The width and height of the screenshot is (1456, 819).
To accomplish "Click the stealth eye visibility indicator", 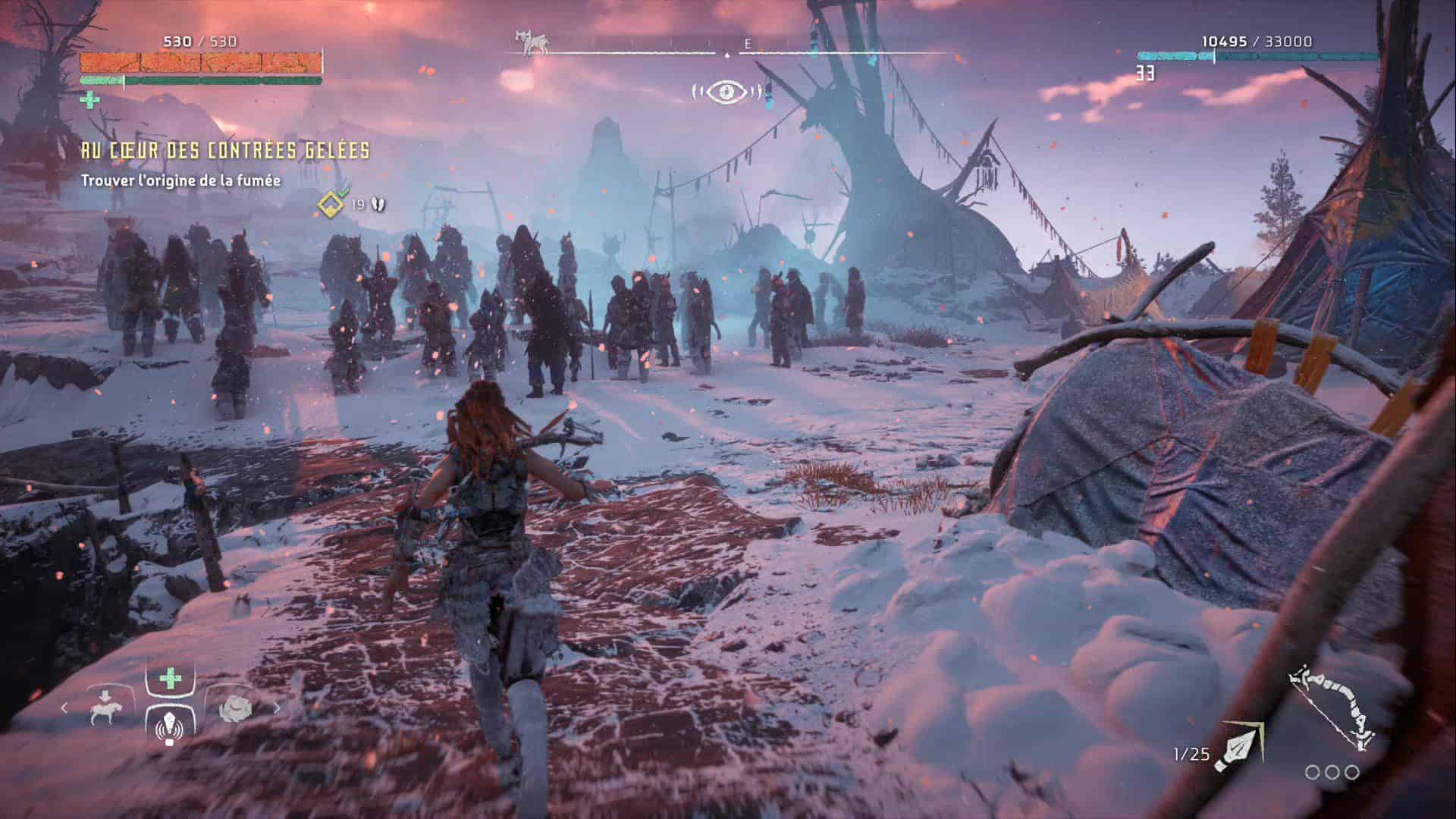I will [726, 92].
